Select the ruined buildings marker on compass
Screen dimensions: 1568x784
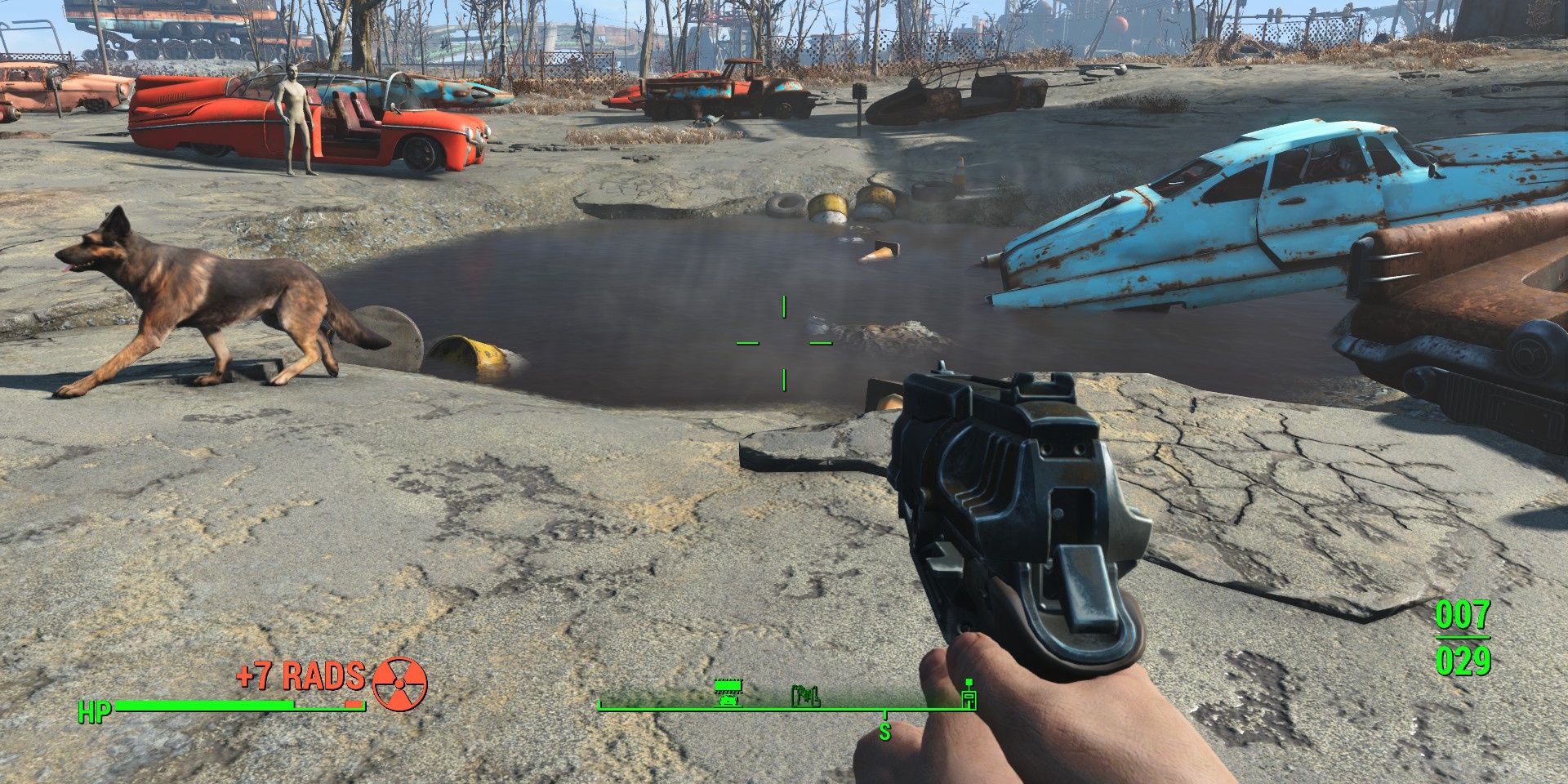point(805,696)
